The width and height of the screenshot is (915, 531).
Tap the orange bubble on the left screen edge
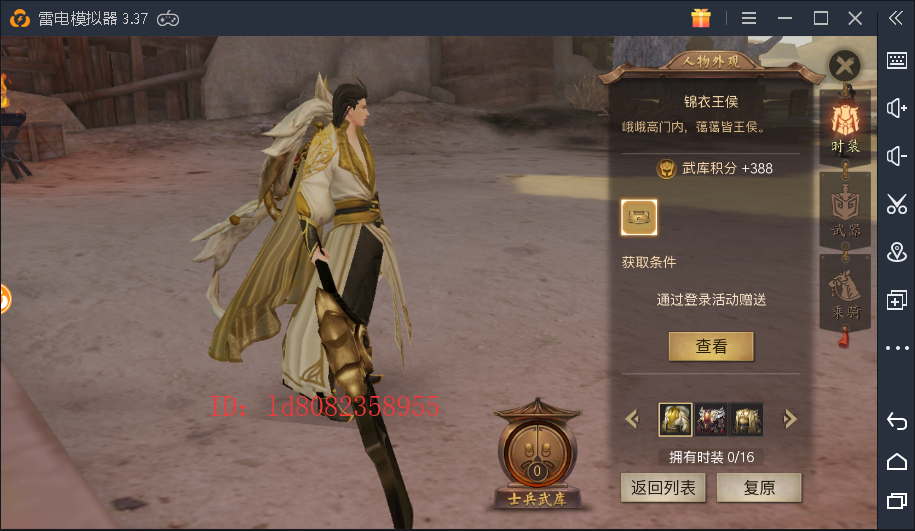pos(4,298)
